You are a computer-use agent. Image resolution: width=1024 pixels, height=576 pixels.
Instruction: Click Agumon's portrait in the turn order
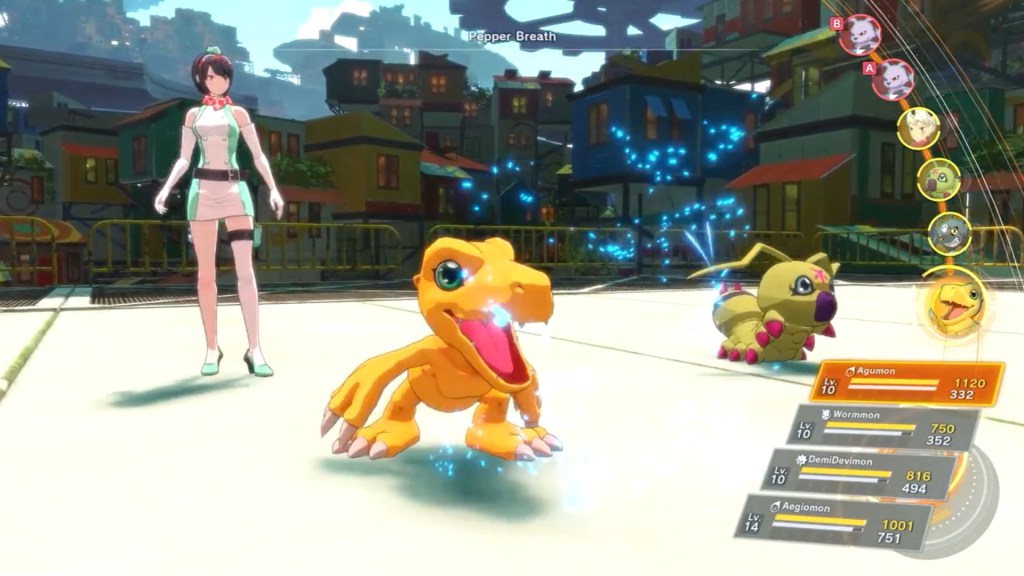(951, 301)
